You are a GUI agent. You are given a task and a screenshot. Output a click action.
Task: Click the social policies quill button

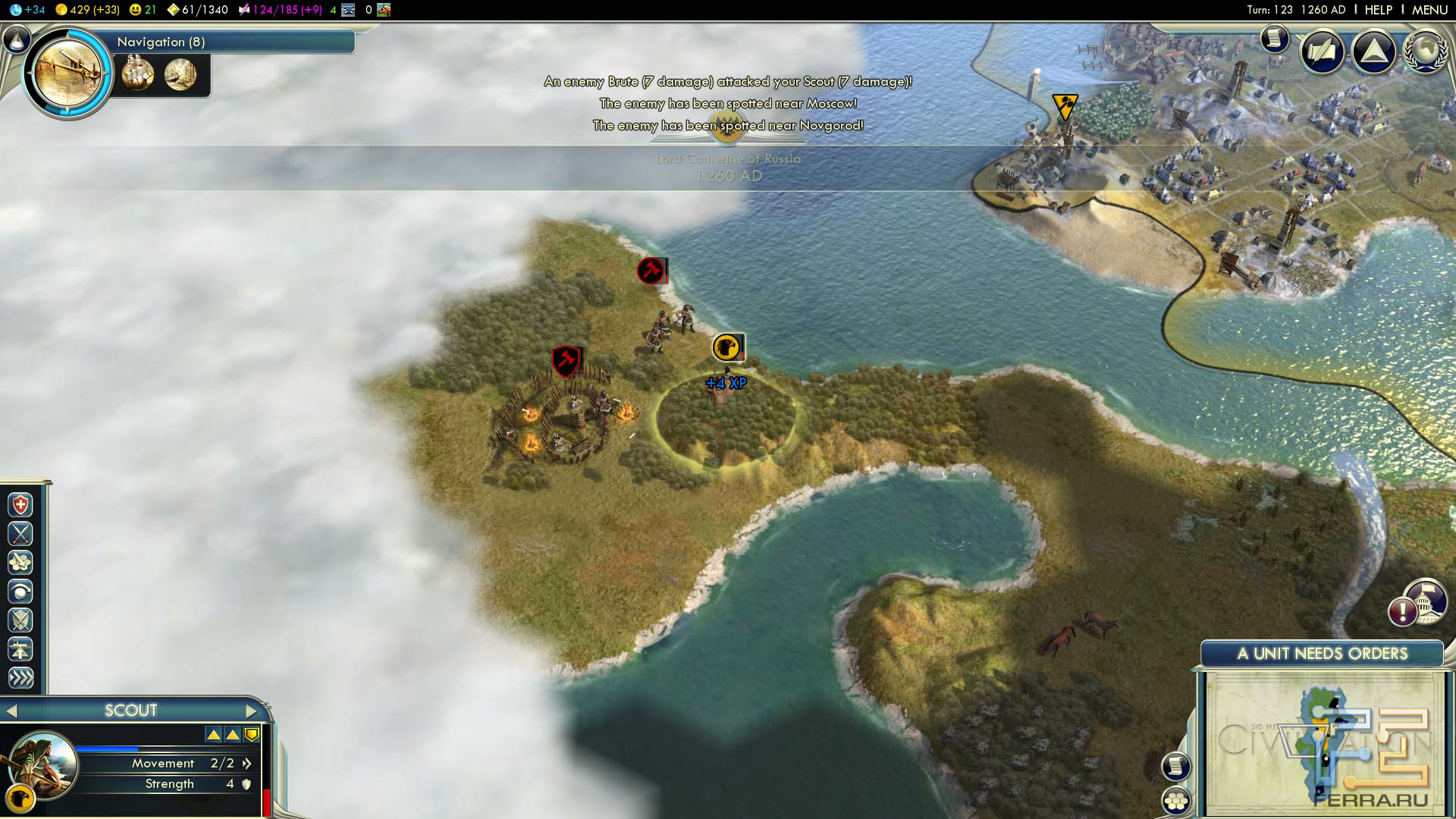pos(1323,52)
